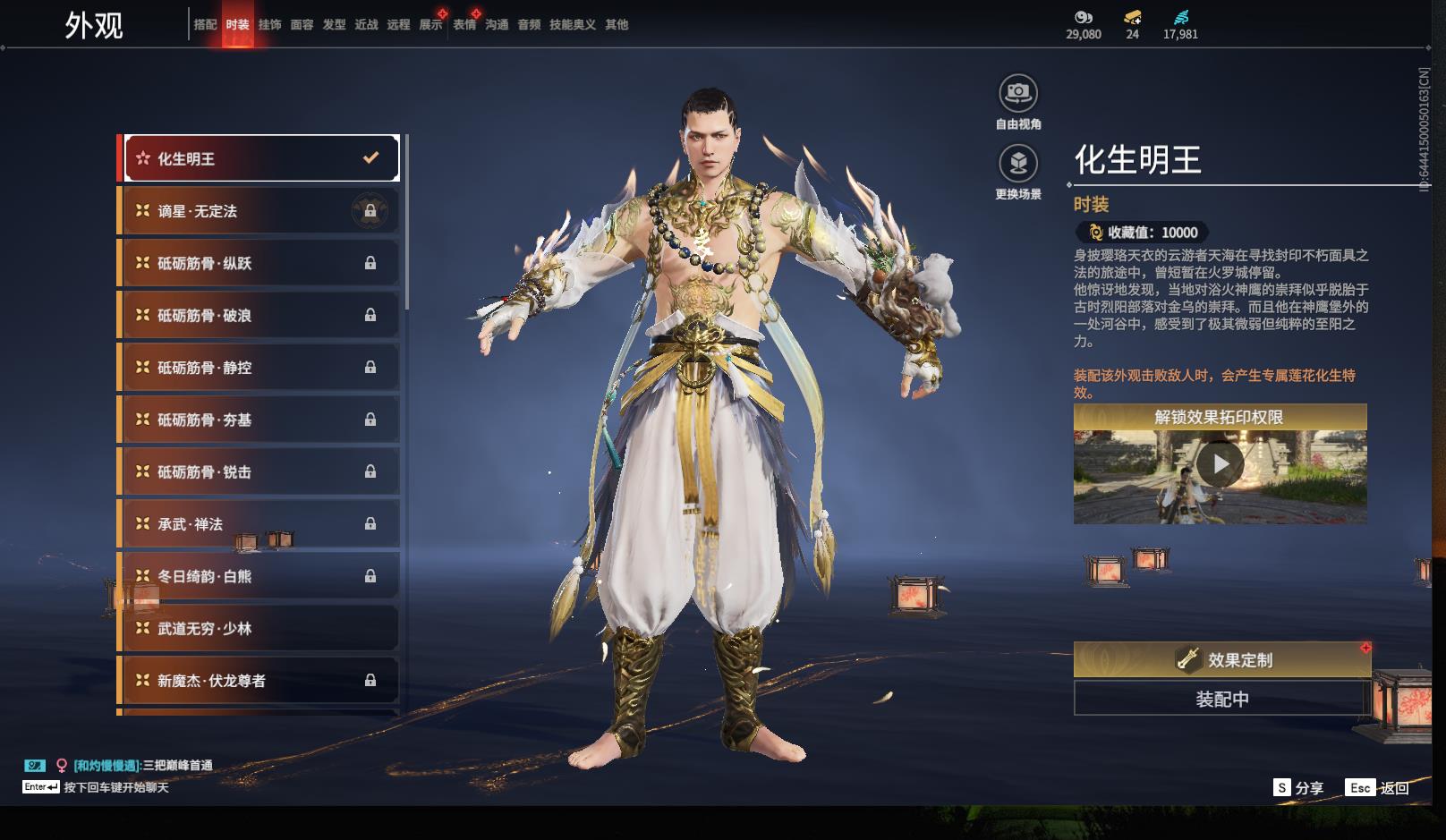1446x840 pixels.
Task: Go to the 技能奥义 tab
Action: pyautogui.click(x=573, y=25)
